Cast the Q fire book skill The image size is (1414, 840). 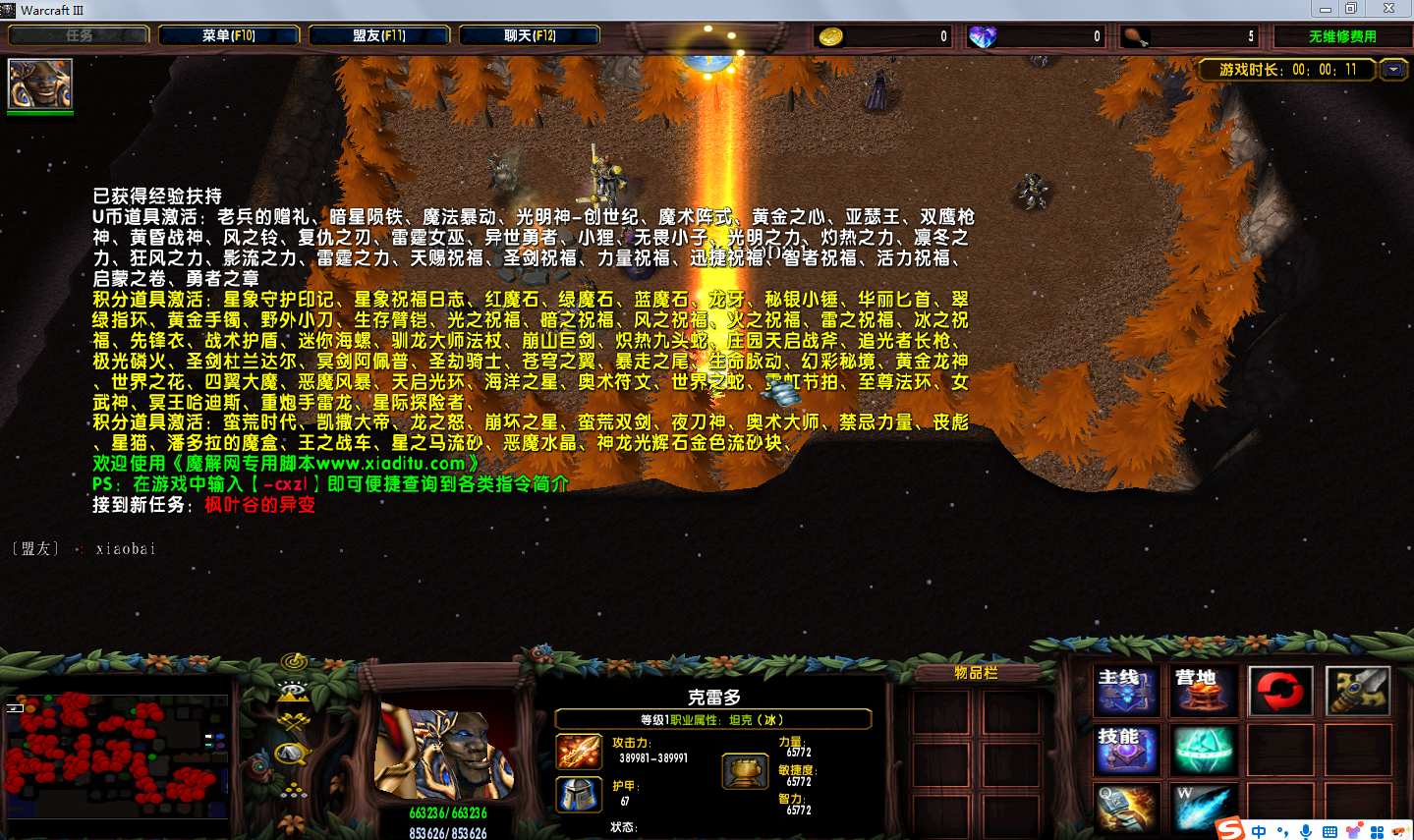pyautogui.click(x=1127, y=808)
